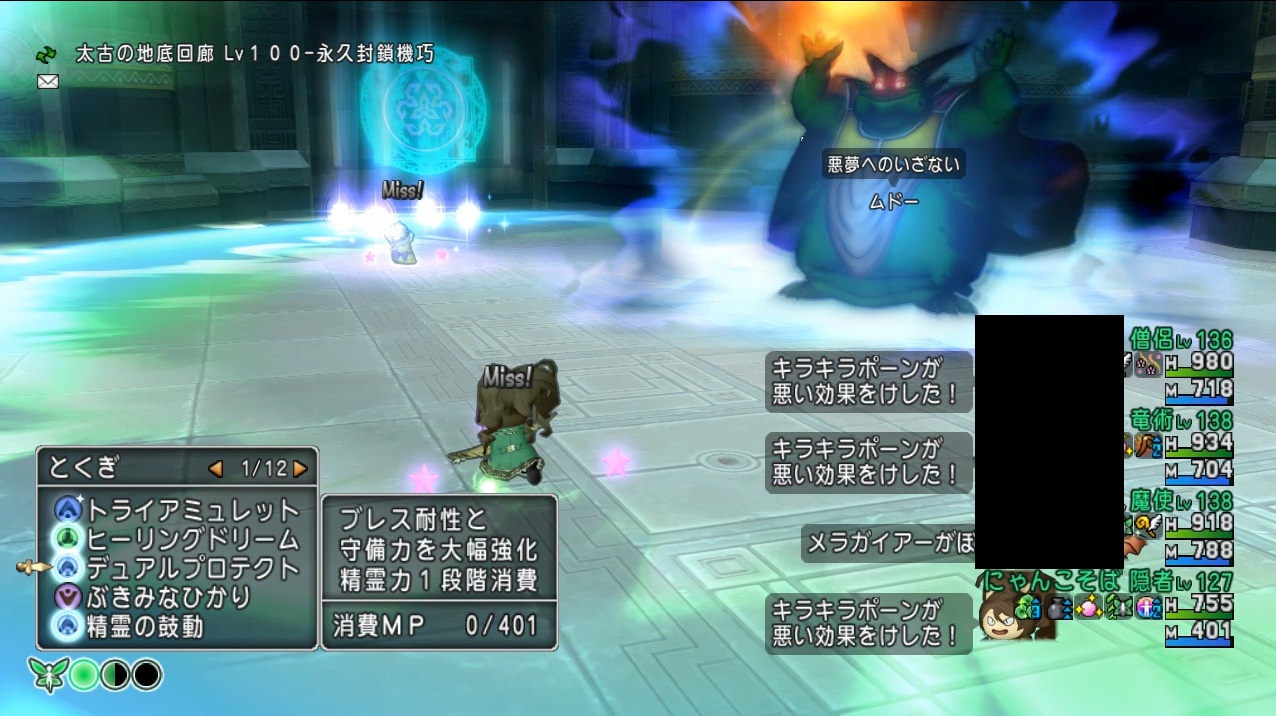Choose the 魔使 Lv138 party member row

(1182, 525)
